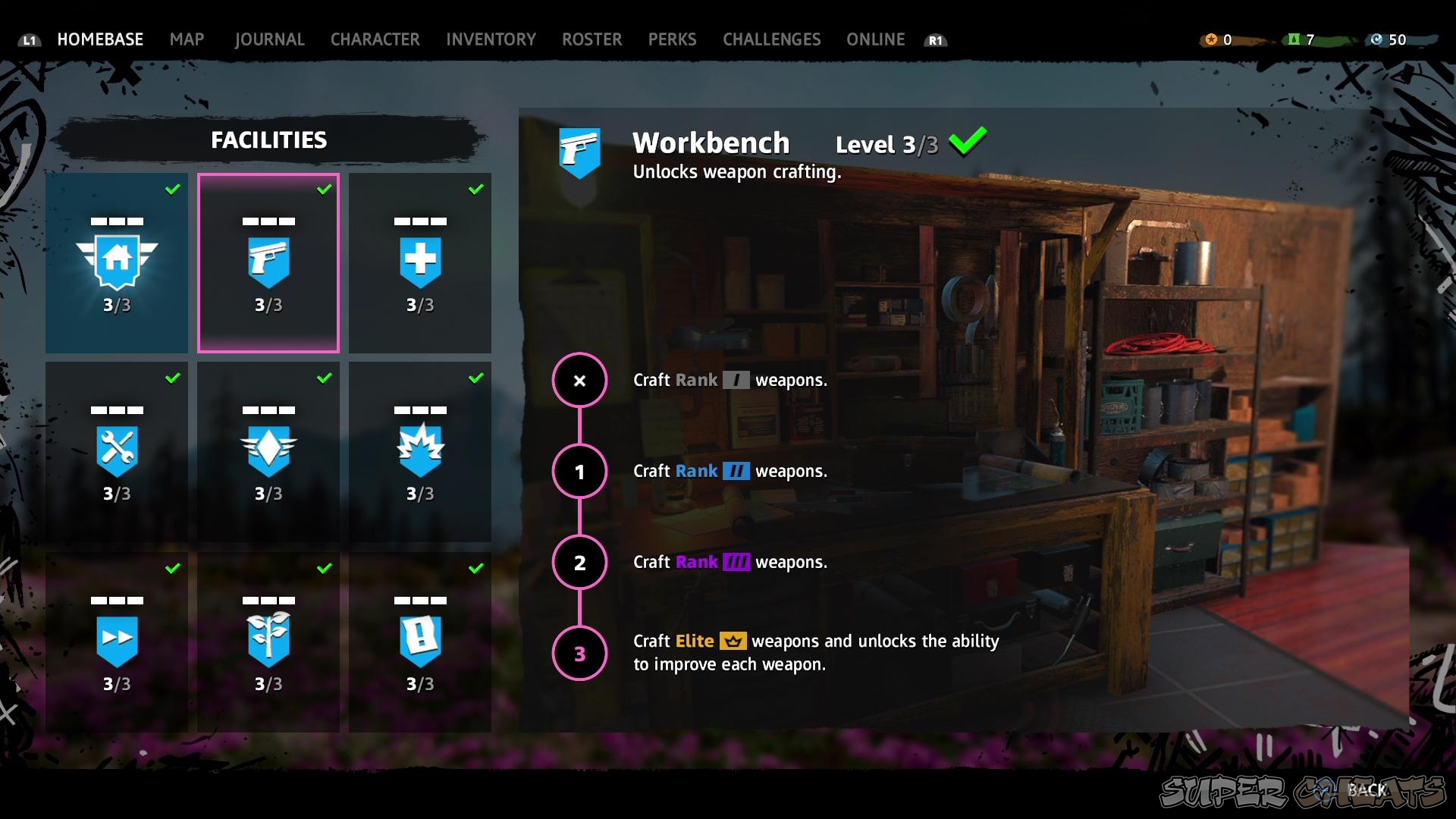Click the Homebase wings facility icon
The width and height of the screenshot is (1456, 819).
point(117,262)
